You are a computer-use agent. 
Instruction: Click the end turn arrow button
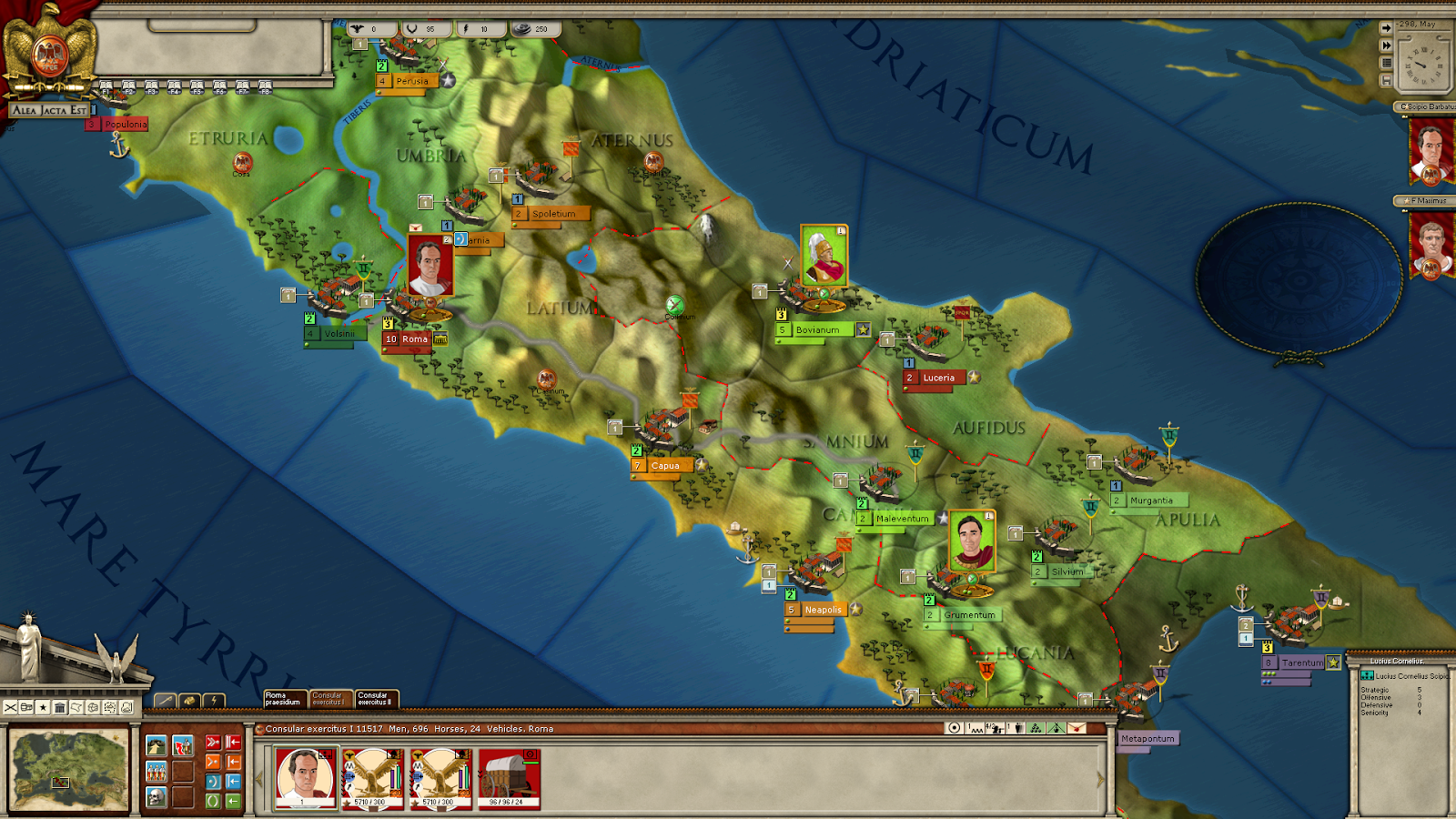(x=1387, y=28)
